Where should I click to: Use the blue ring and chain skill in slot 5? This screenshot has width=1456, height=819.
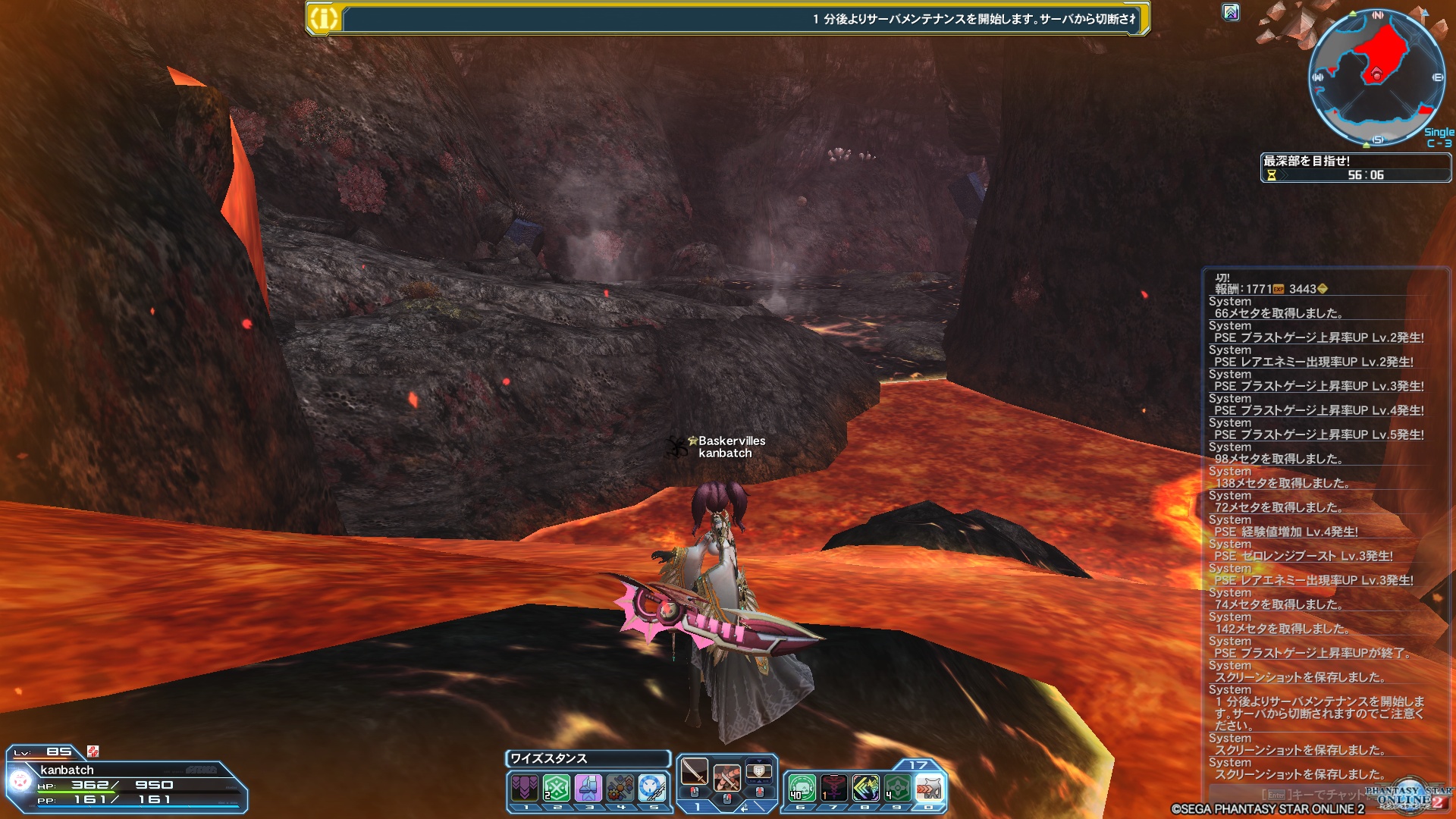pos(652,788)
